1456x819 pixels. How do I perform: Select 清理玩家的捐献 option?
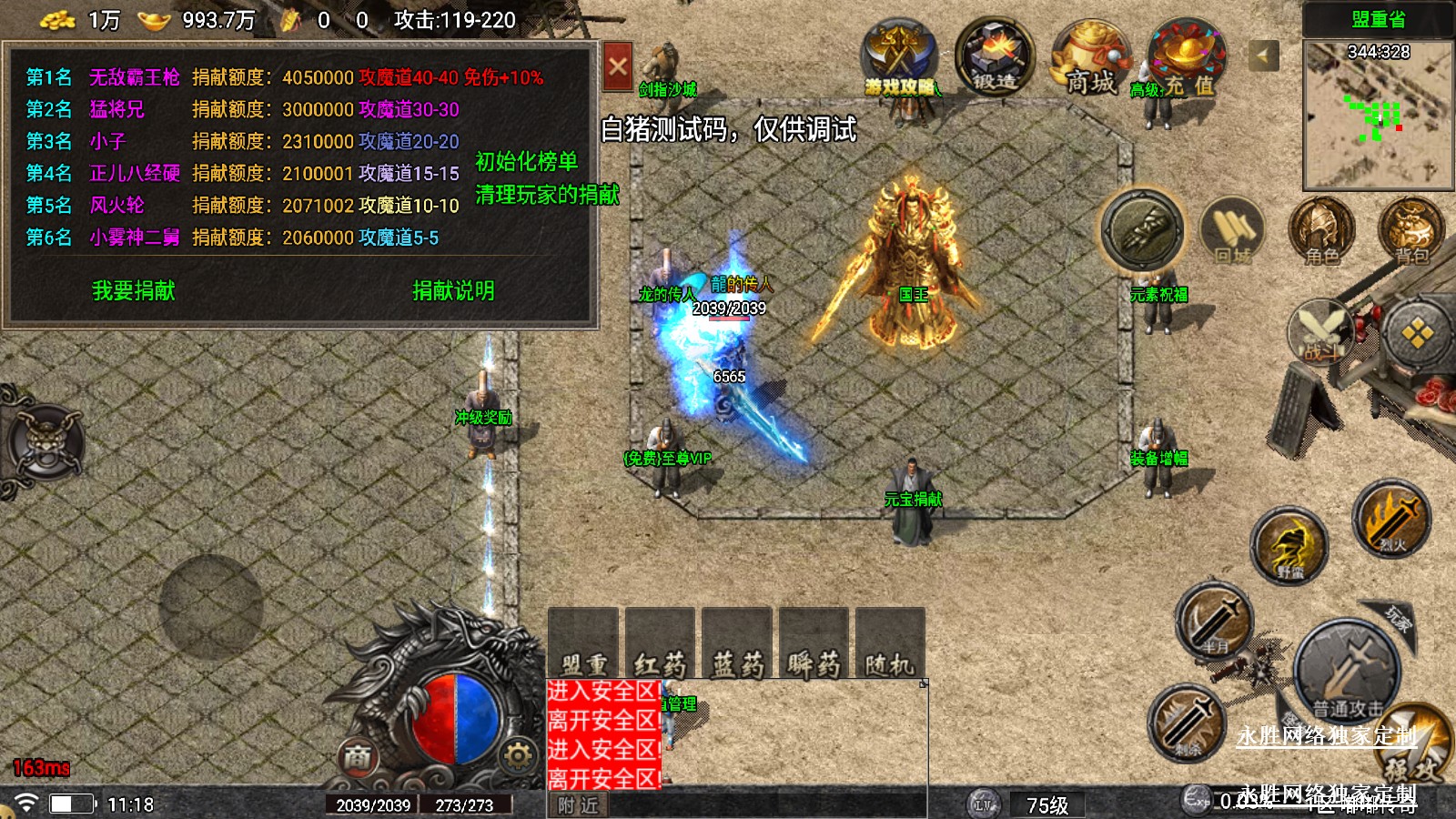(x=547, y=195)
